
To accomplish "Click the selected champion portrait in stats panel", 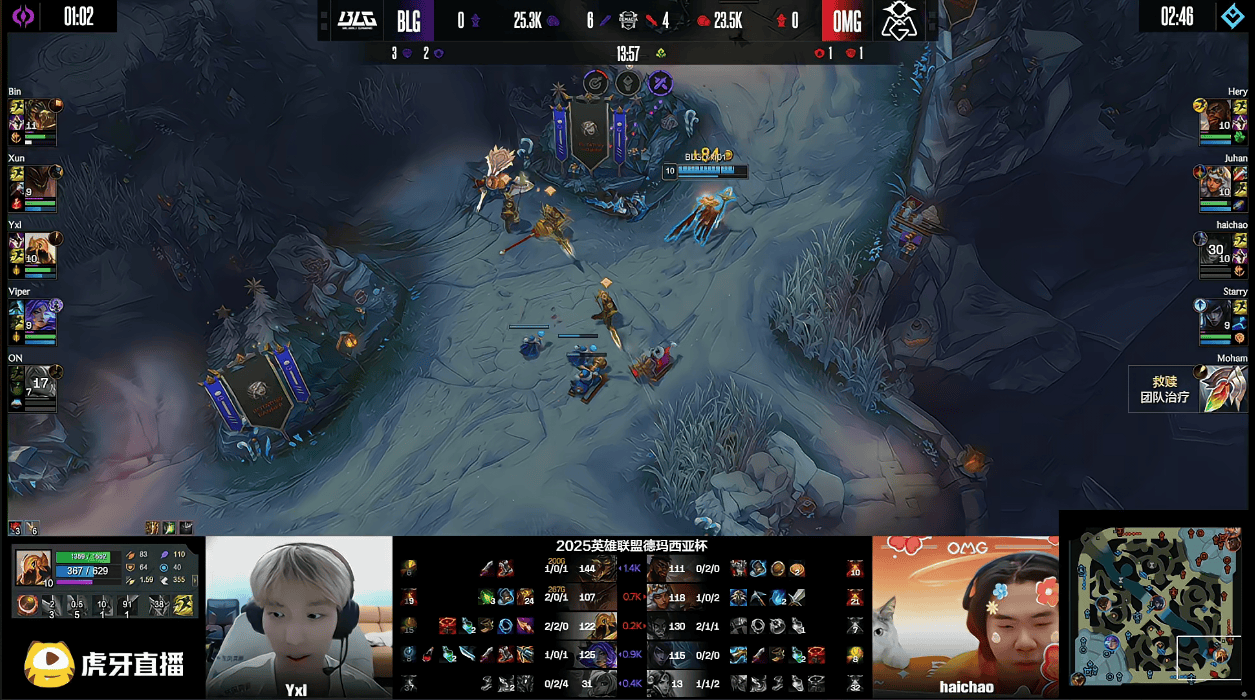I will point(33,567).
